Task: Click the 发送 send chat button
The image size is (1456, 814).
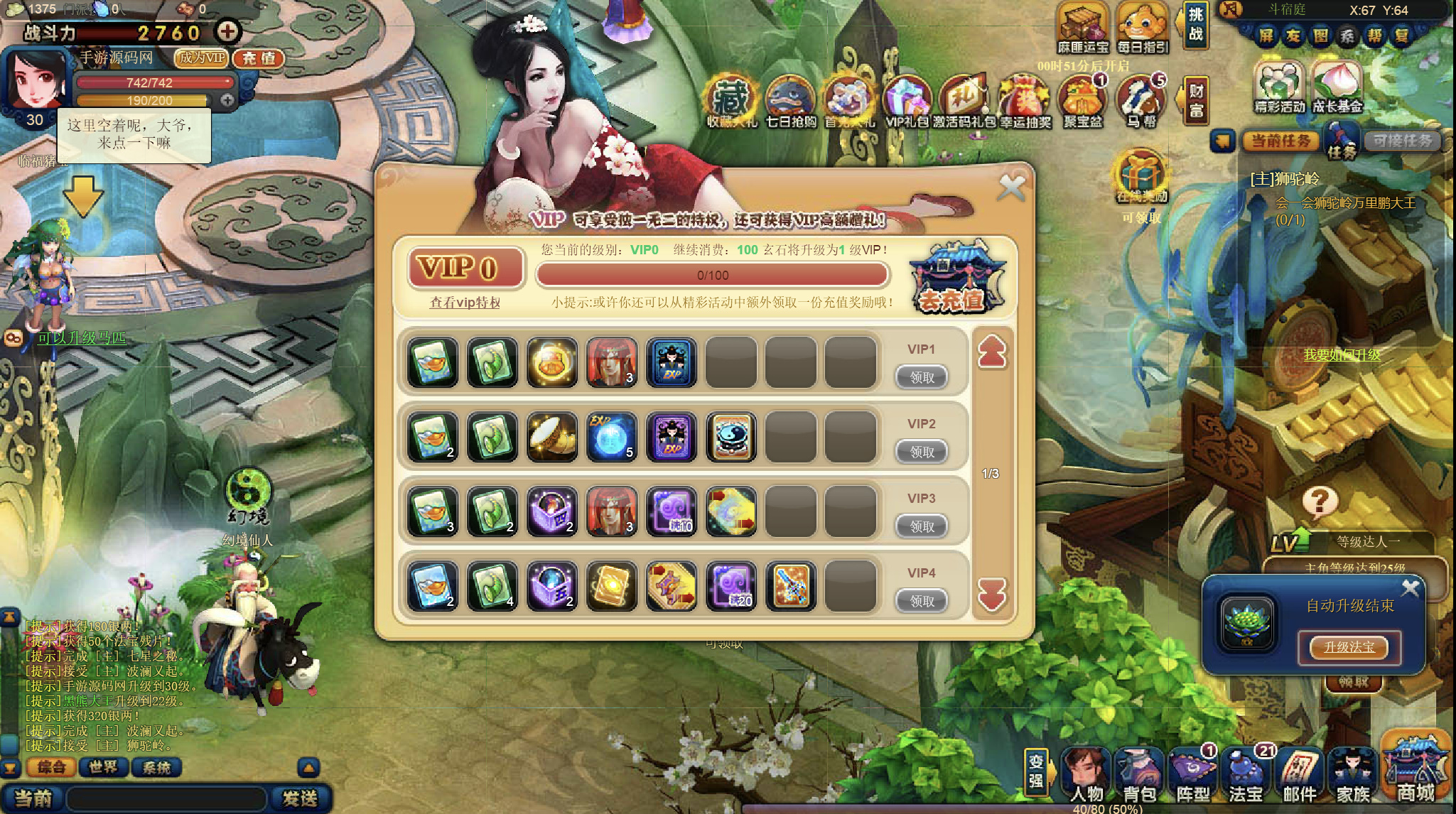Action: pyautogui.click(x=300, y=798)
